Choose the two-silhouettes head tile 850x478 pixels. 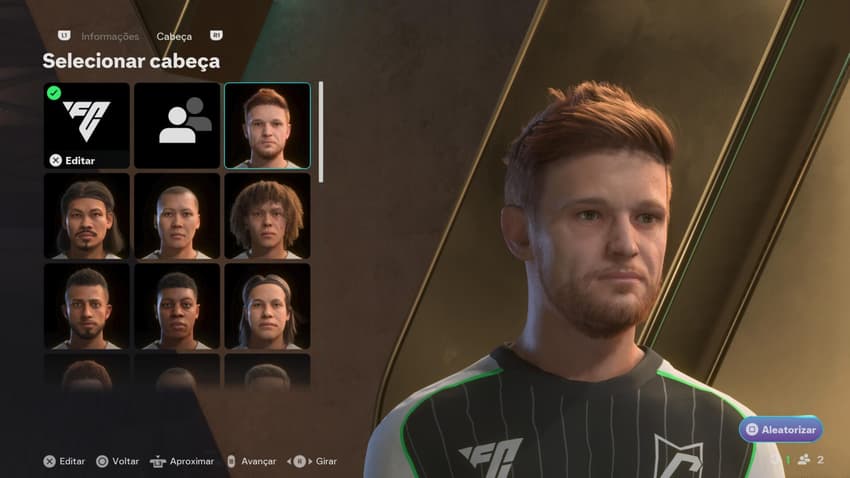click(x=177, y=125)
